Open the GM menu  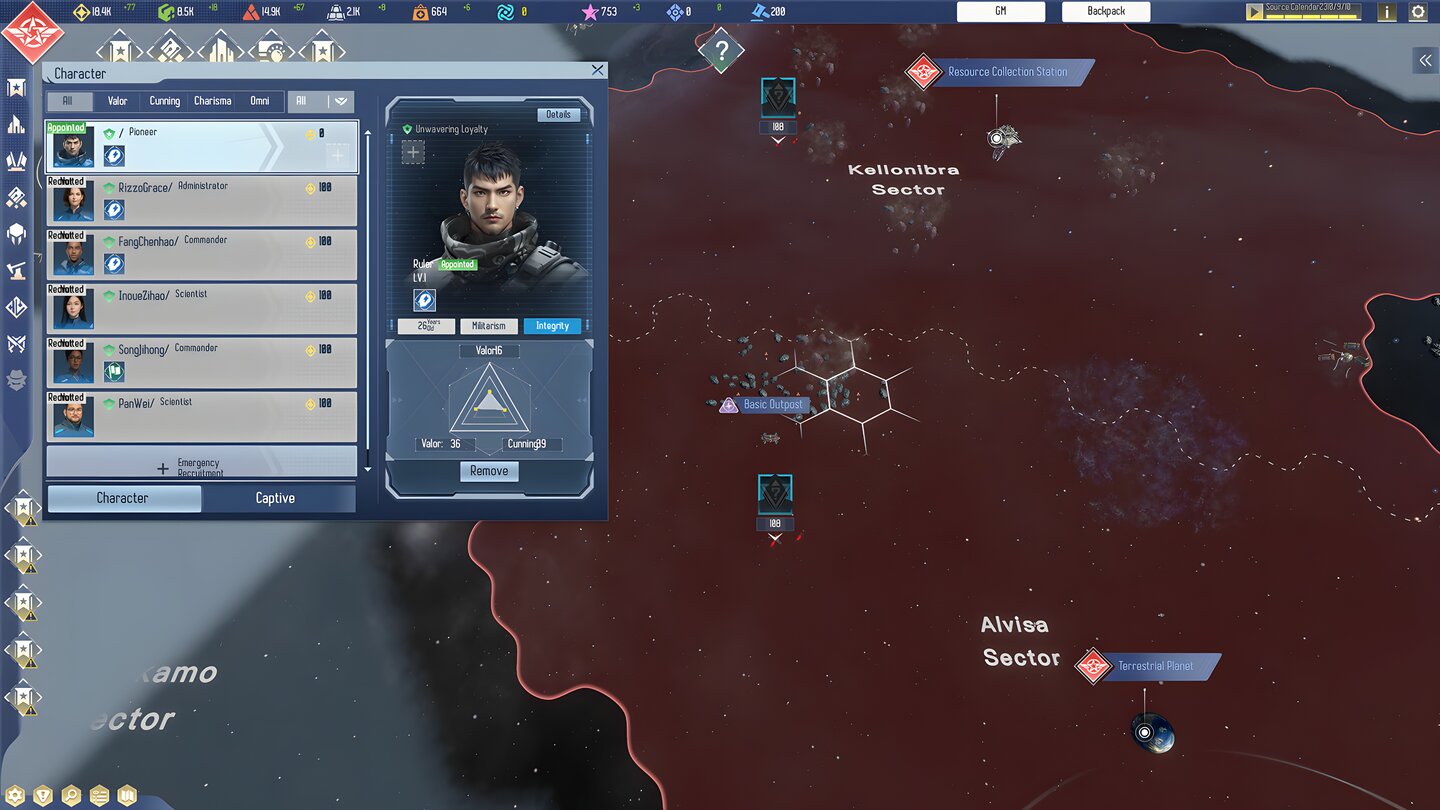[1001, 11]
